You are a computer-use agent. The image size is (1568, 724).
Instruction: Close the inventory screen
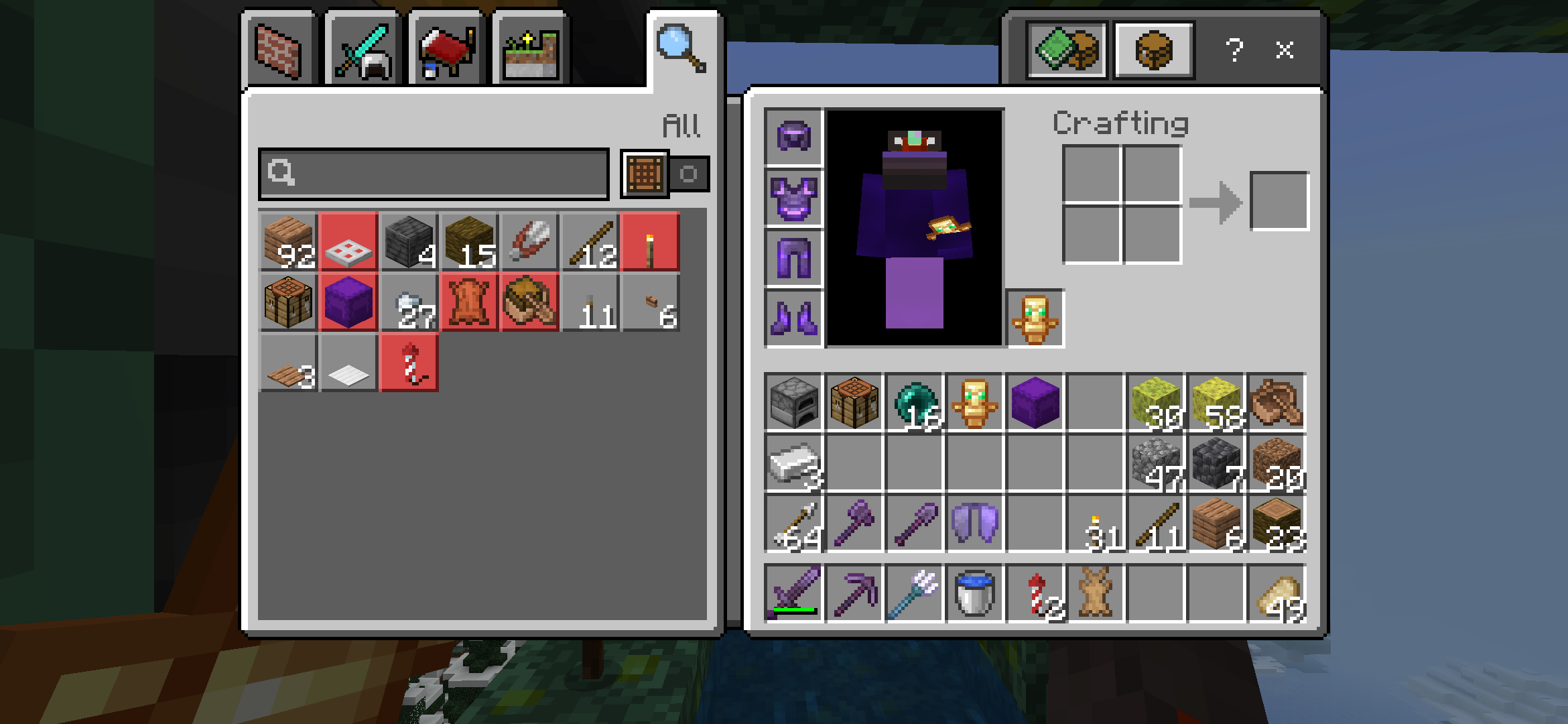[1284, 50]
